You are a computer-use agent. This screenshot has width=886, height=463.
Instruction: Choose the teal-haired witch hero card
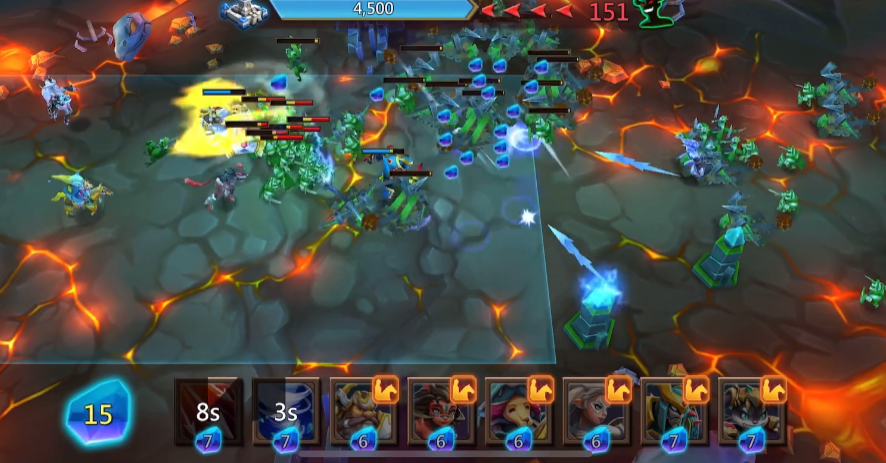(518, 411)
